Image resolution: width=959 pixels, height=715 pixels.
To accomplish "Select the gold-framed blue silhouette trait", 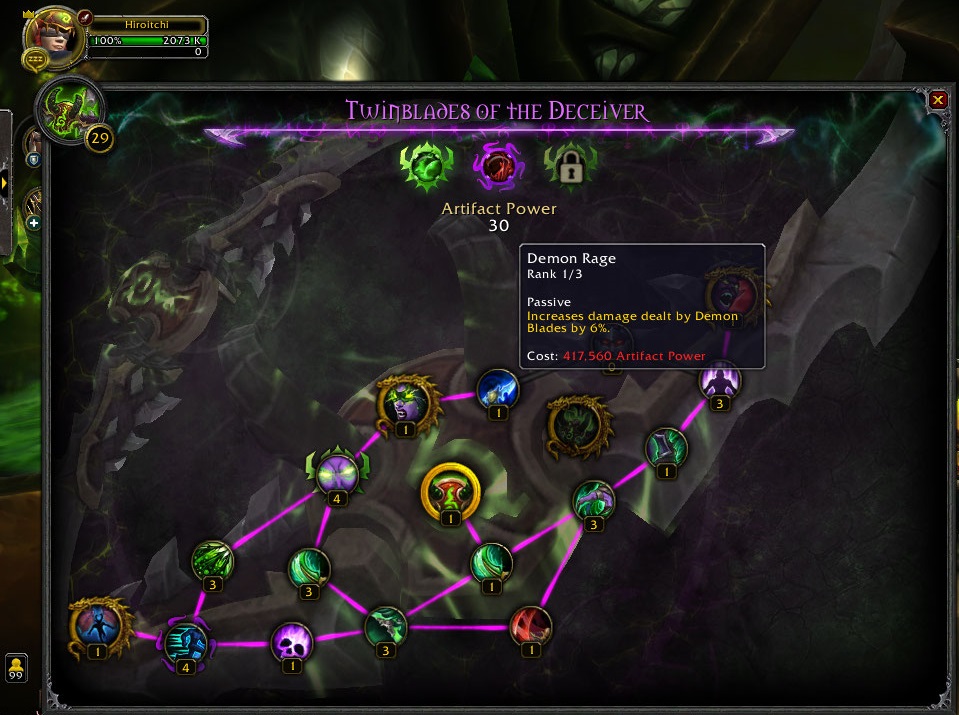I will point(98,625).
